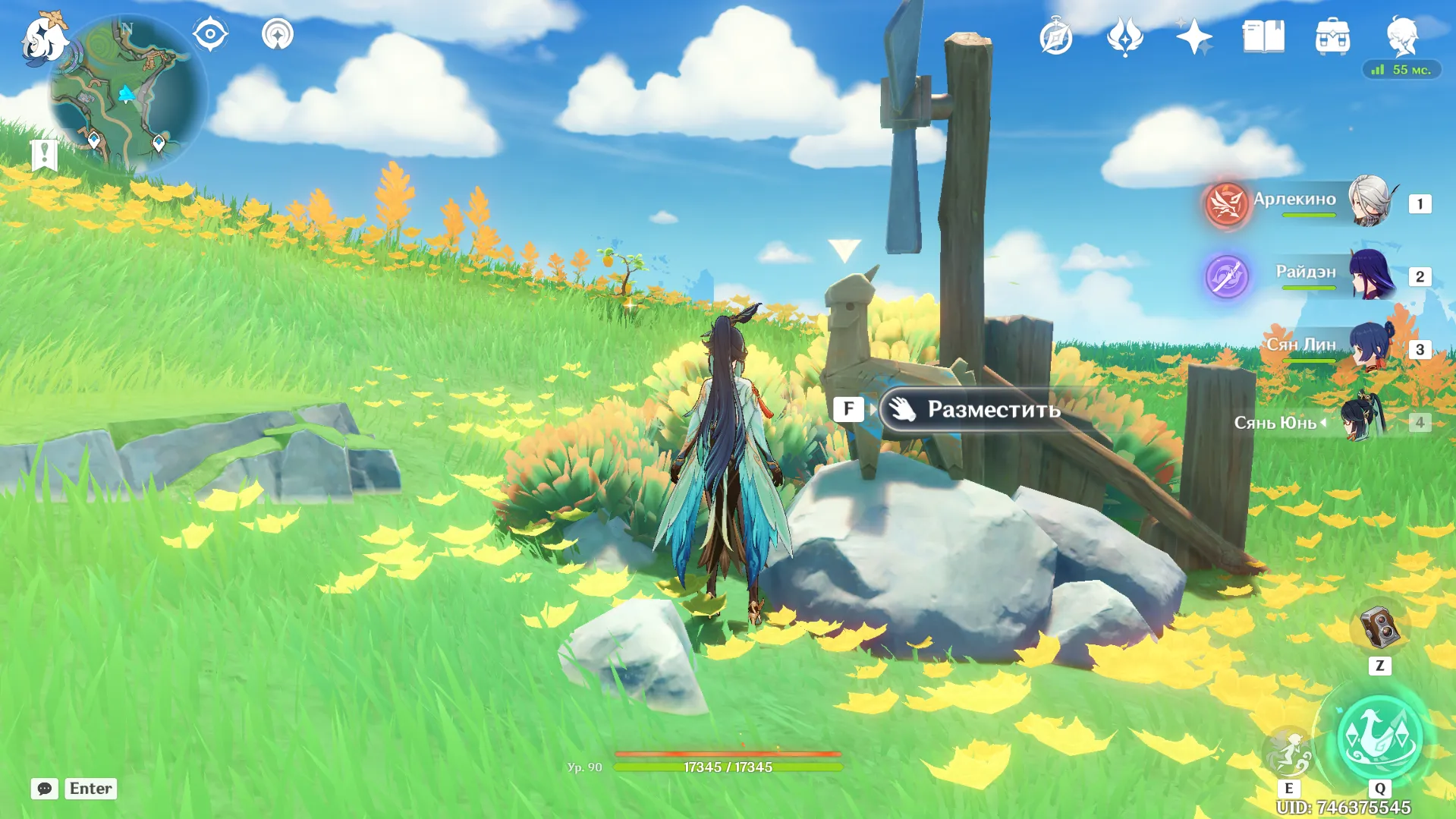The image size is (1456, 819).
Task: Open the co-op mode signal icon
Action: [x=278, y=34]
